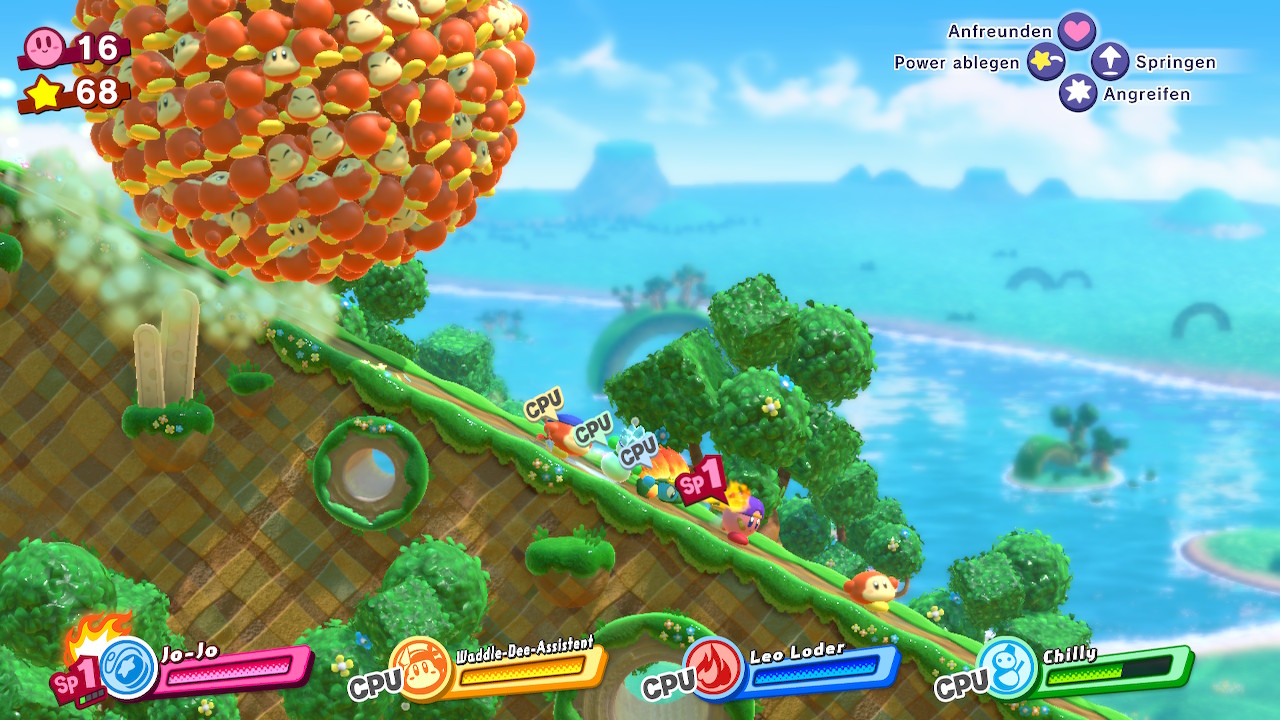The width and height of the screenshot is (1280, 720).
Task: Choose Chilly's ice ability icon
Action: (1006, 666)
